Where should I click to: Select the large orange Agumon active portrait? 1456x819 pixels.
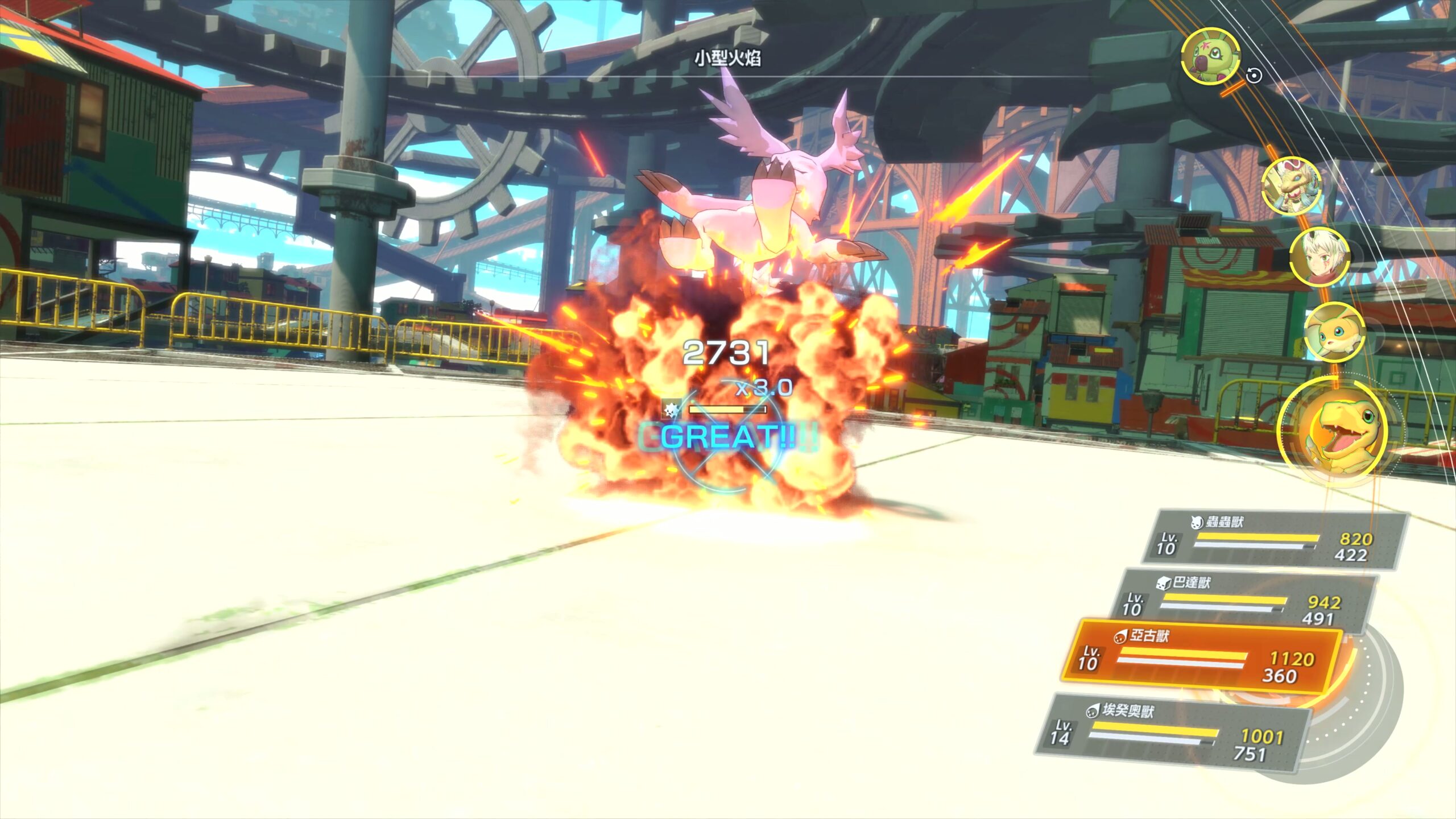pos(1334,432)
